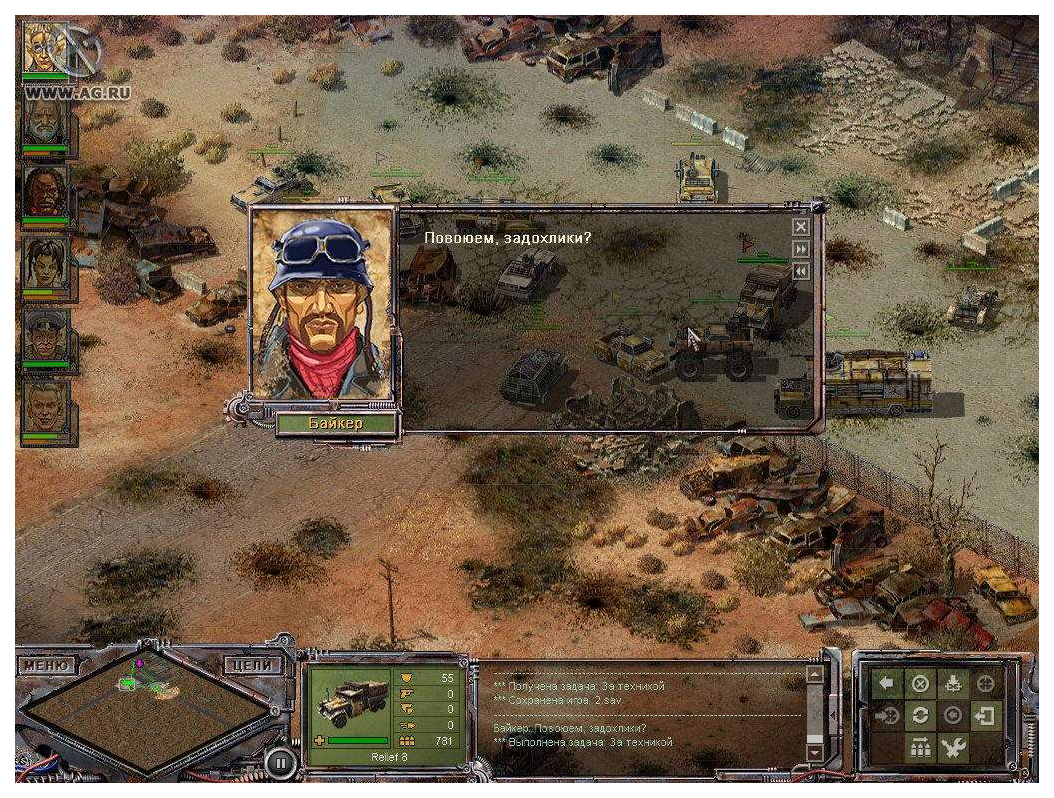Activate the ammo resupply command with bullets icon
Viewport: 1054px width, 798px height.
click(920, 748)
